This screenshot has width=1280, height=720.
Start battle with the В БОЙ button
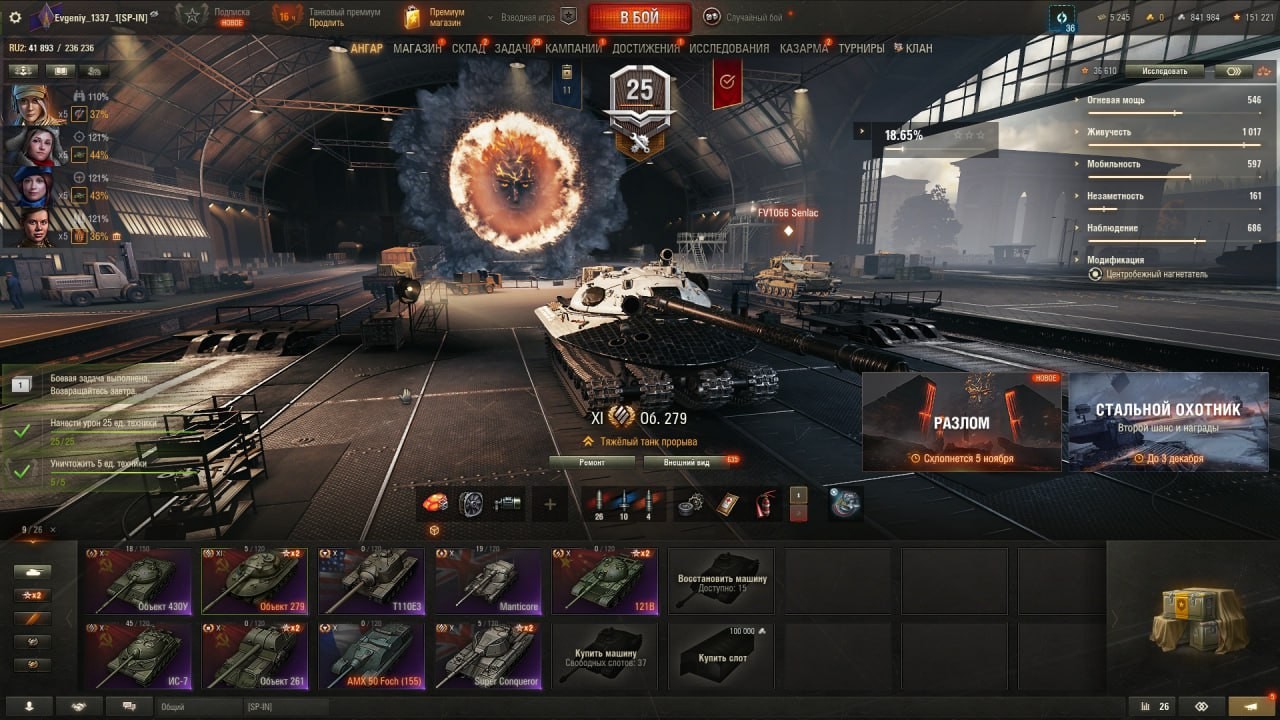pos(639,17)
